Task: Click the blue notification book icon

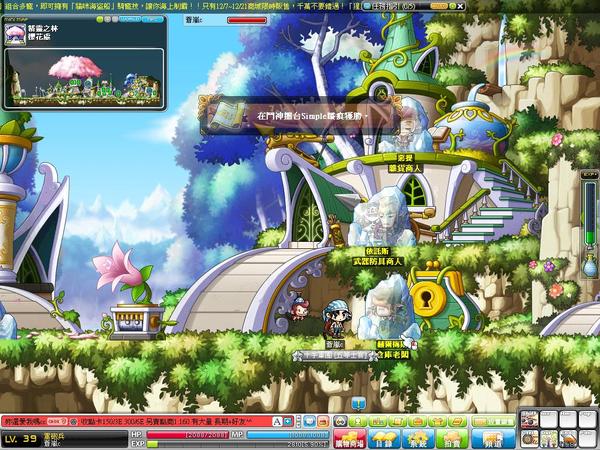Action: pos(359,403)
